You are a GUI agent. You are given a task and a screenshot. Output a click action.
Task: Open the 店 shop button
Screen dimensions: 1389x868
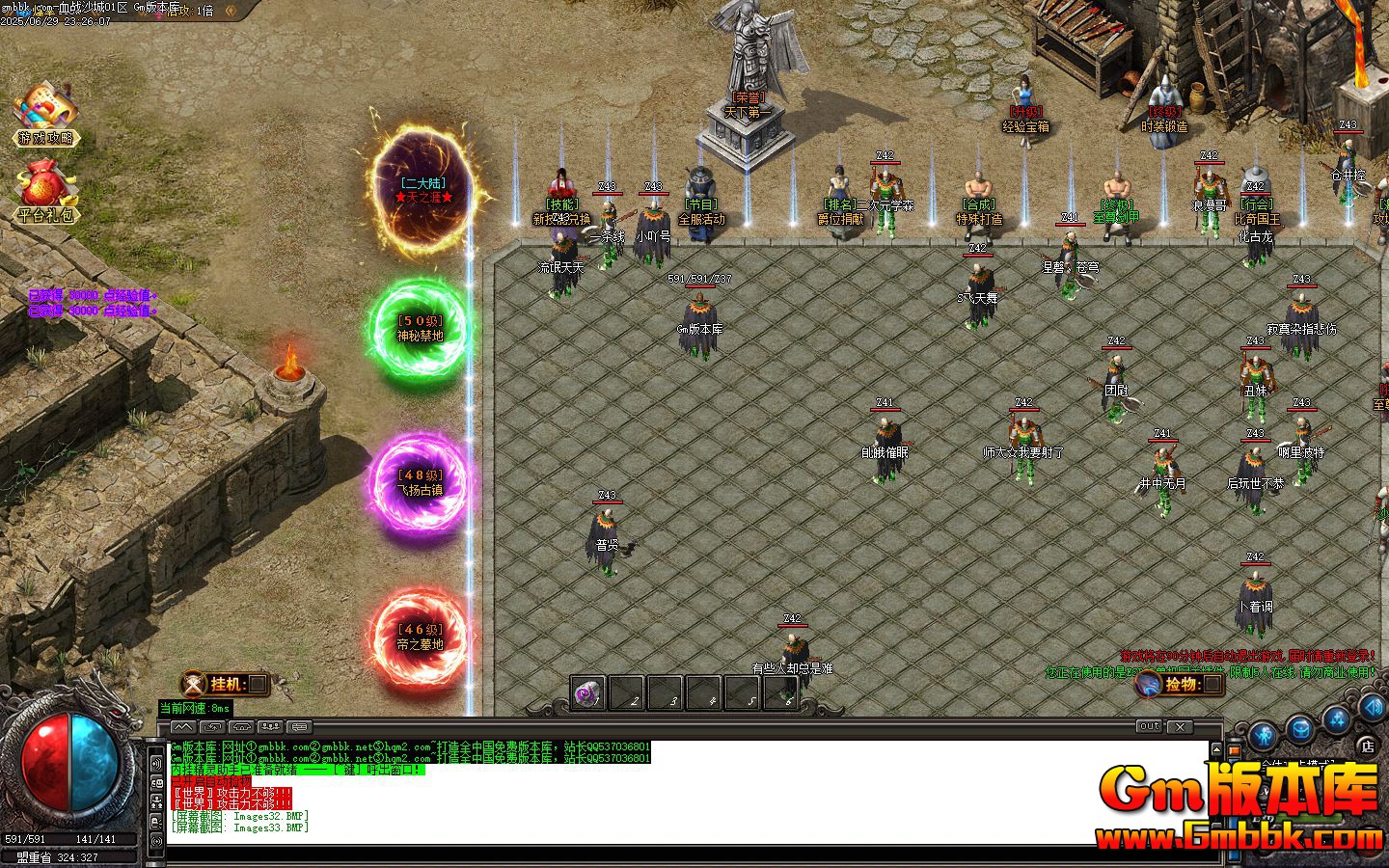[1368, 747]
